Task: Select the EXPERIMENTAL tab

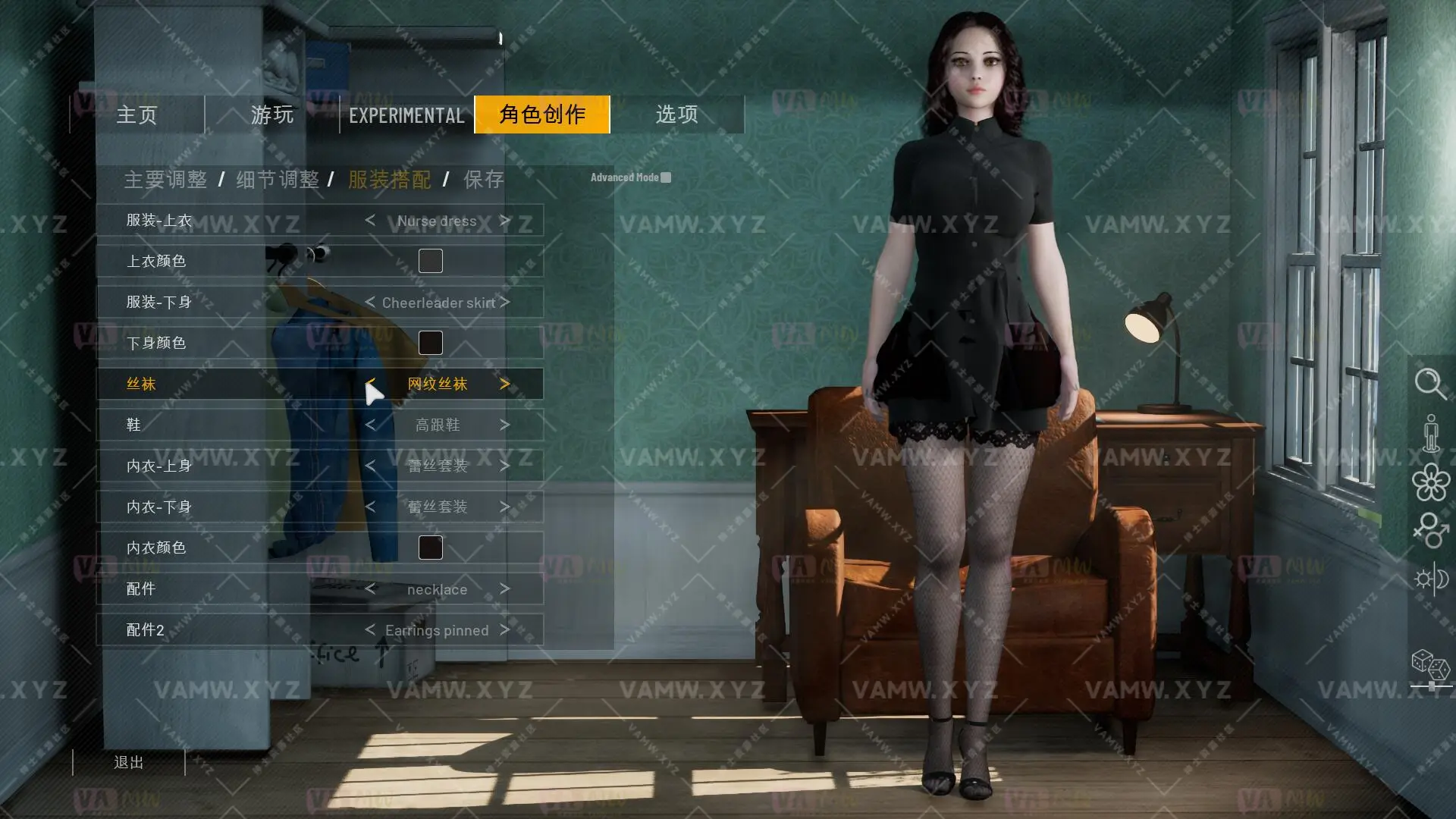Action: tap(406, 115)
